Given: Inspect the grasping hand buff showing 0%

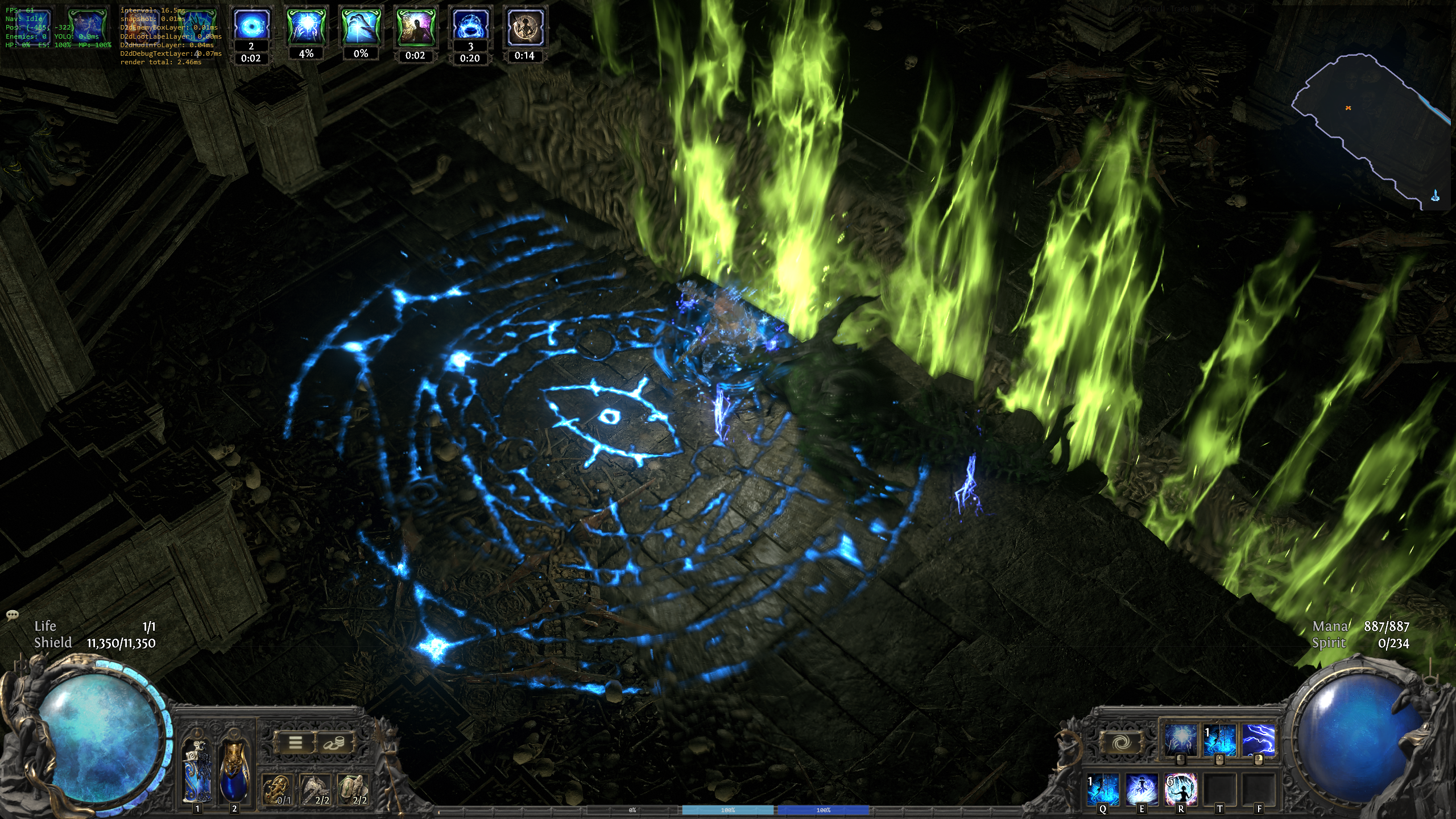Looking at the screenshot, I should [361, 26].
